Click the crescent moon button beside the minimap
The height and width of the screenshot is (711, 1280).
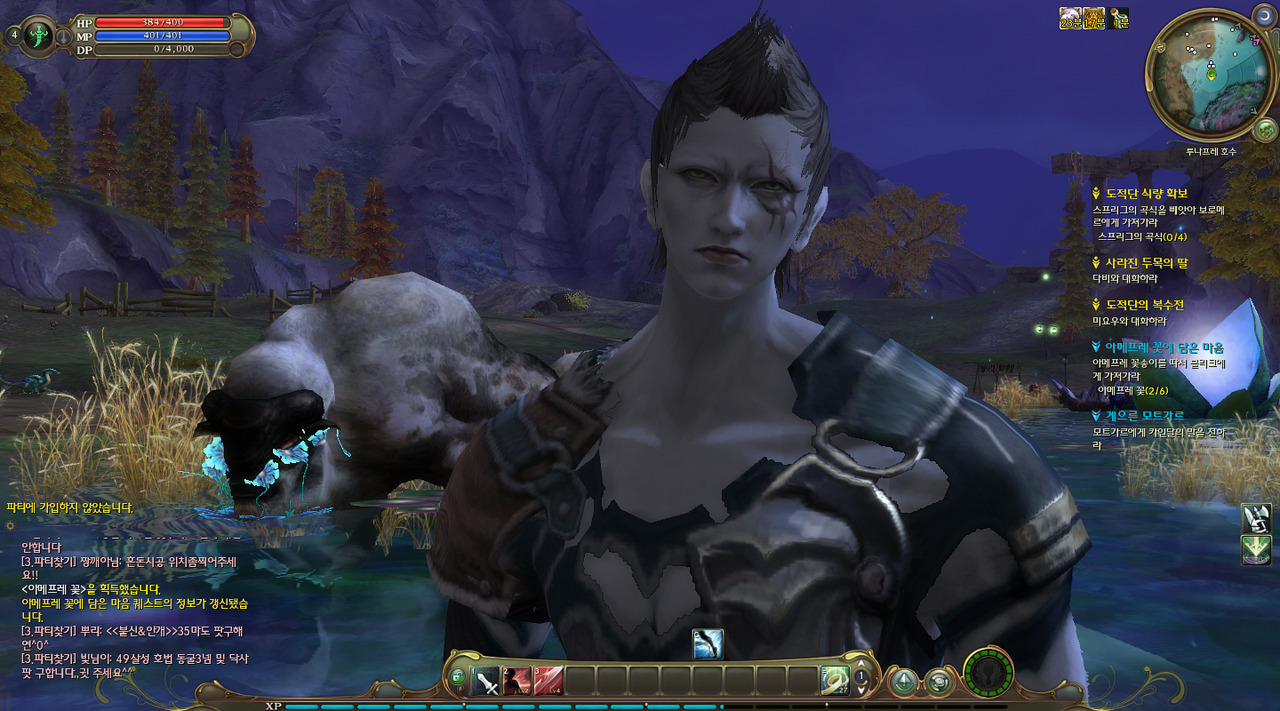(1263, 14)
